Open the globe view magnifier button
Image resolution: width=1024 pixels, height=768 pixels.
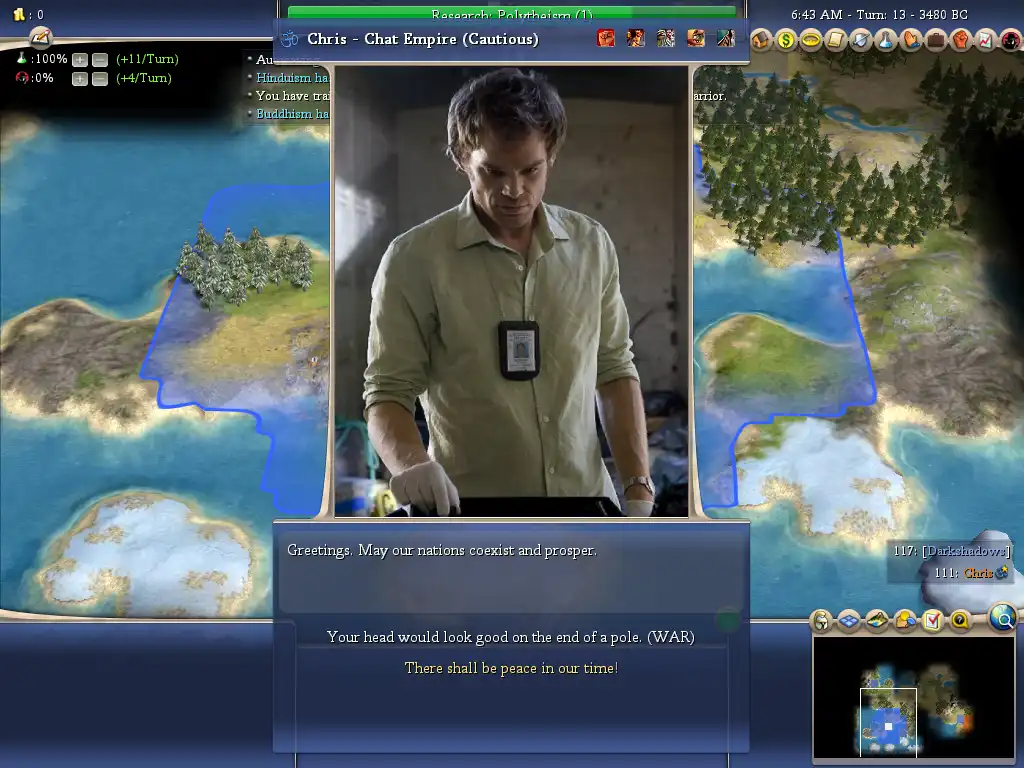[1002, 618]
